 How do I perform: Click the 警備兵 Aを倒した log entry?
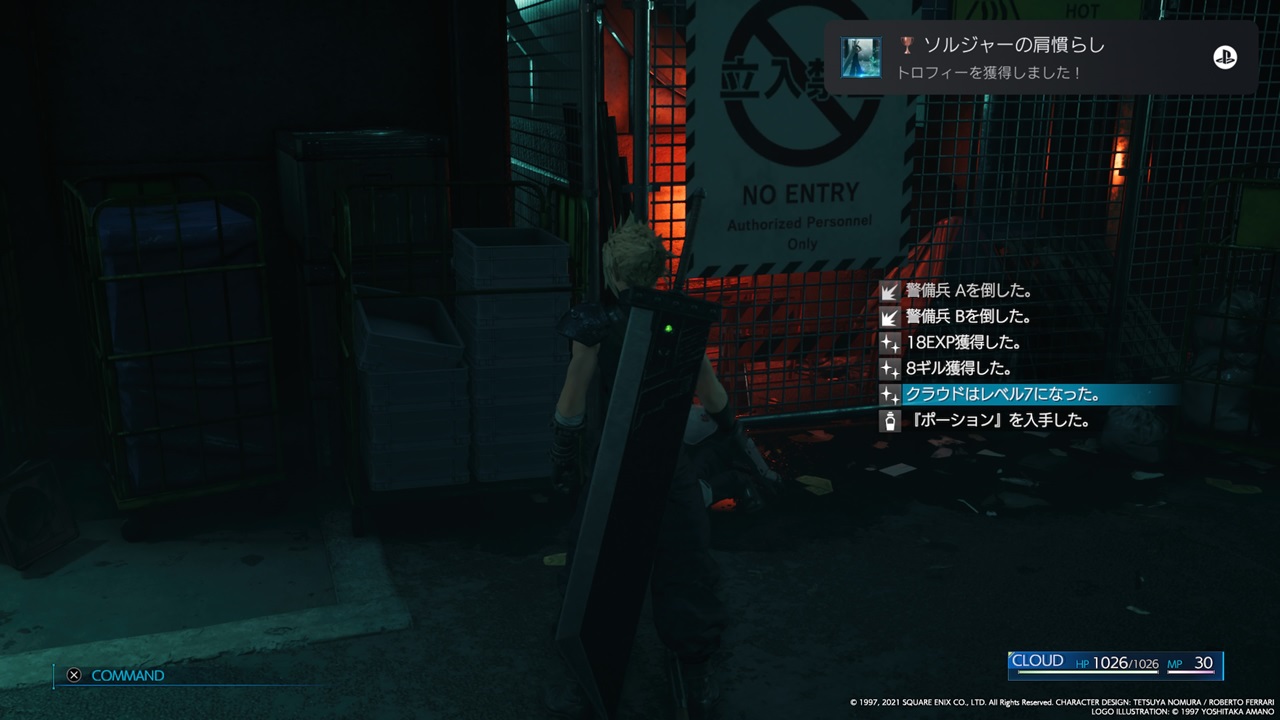[x=970, y=290]
